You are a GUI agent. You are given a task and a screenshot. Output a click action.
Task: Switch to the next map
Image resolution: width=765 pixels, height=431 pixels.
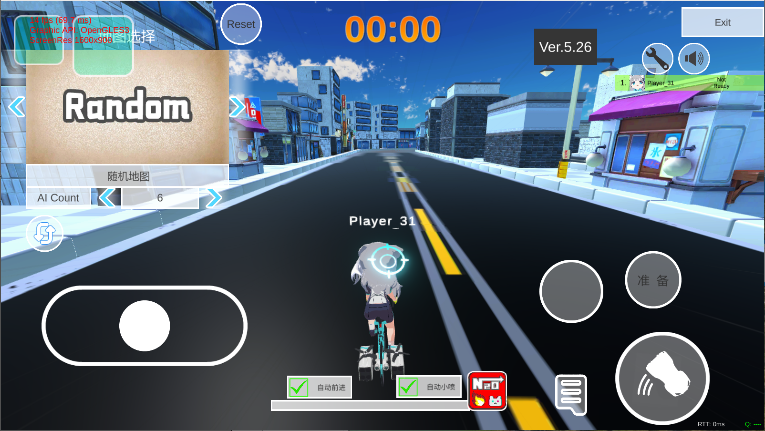[x=237, y=106]
